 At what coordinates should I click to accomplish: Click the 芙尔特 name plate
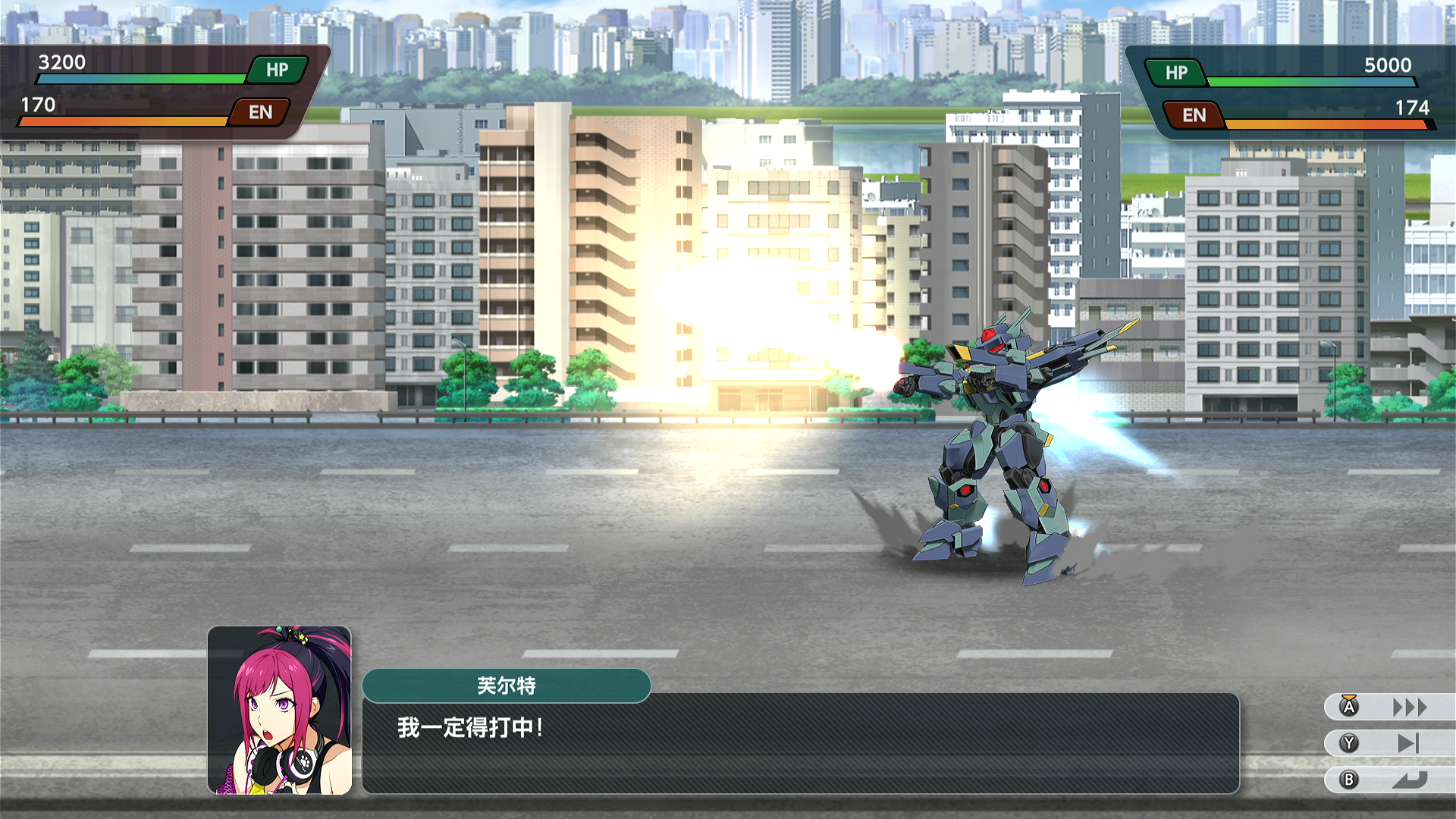[507, 686]
